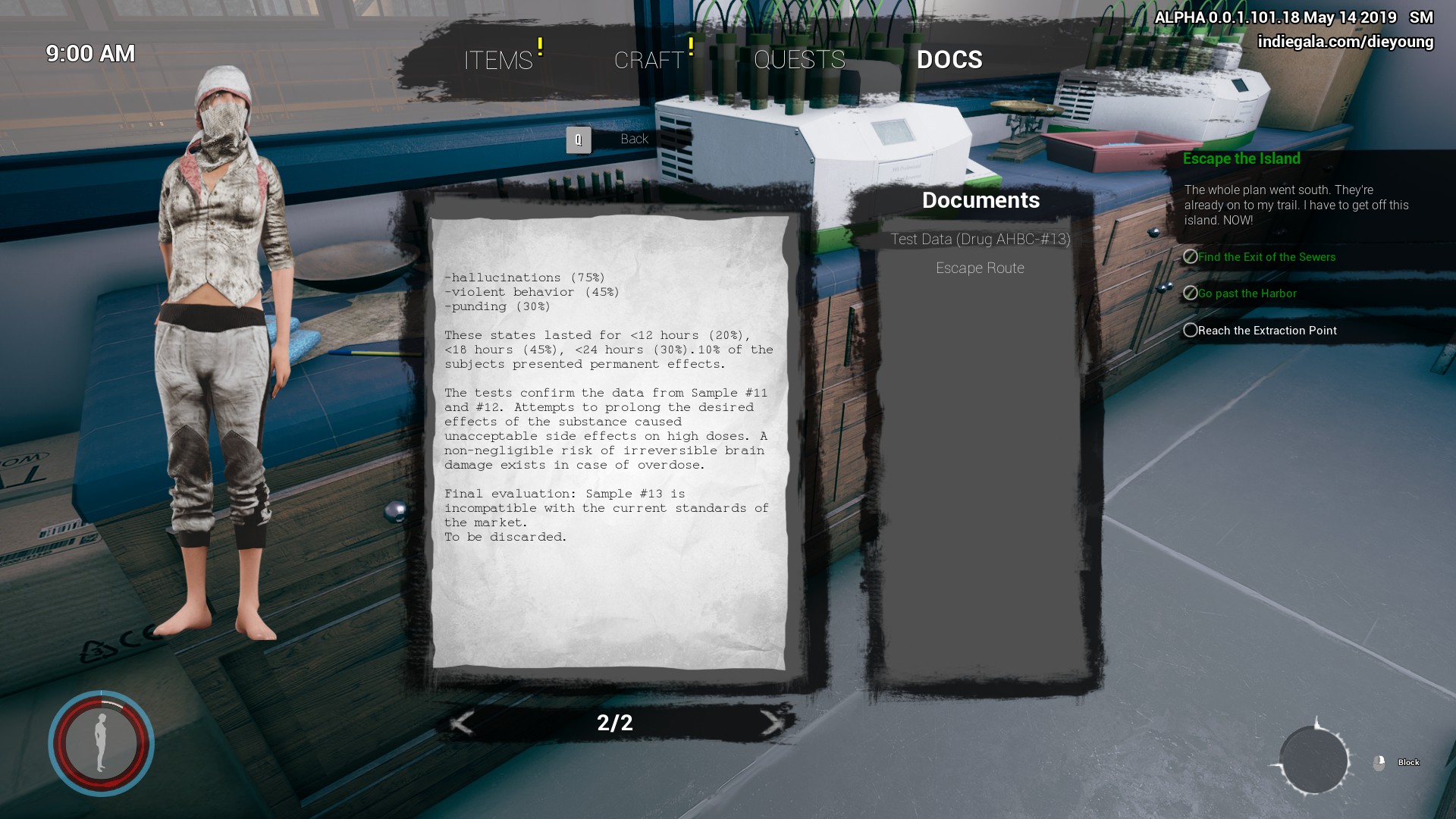
Task: Advance to the next document page
Action: point(771,723)
